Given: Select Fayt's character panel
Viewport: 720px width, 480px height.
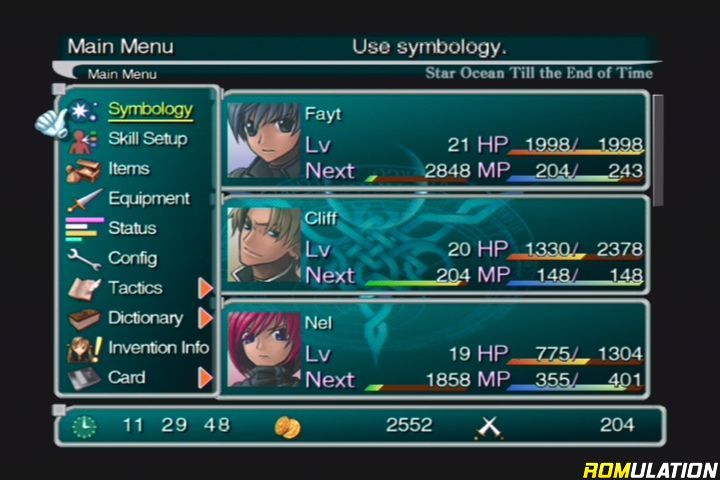Looking at the screenshot, I should (x=436, y=141).
